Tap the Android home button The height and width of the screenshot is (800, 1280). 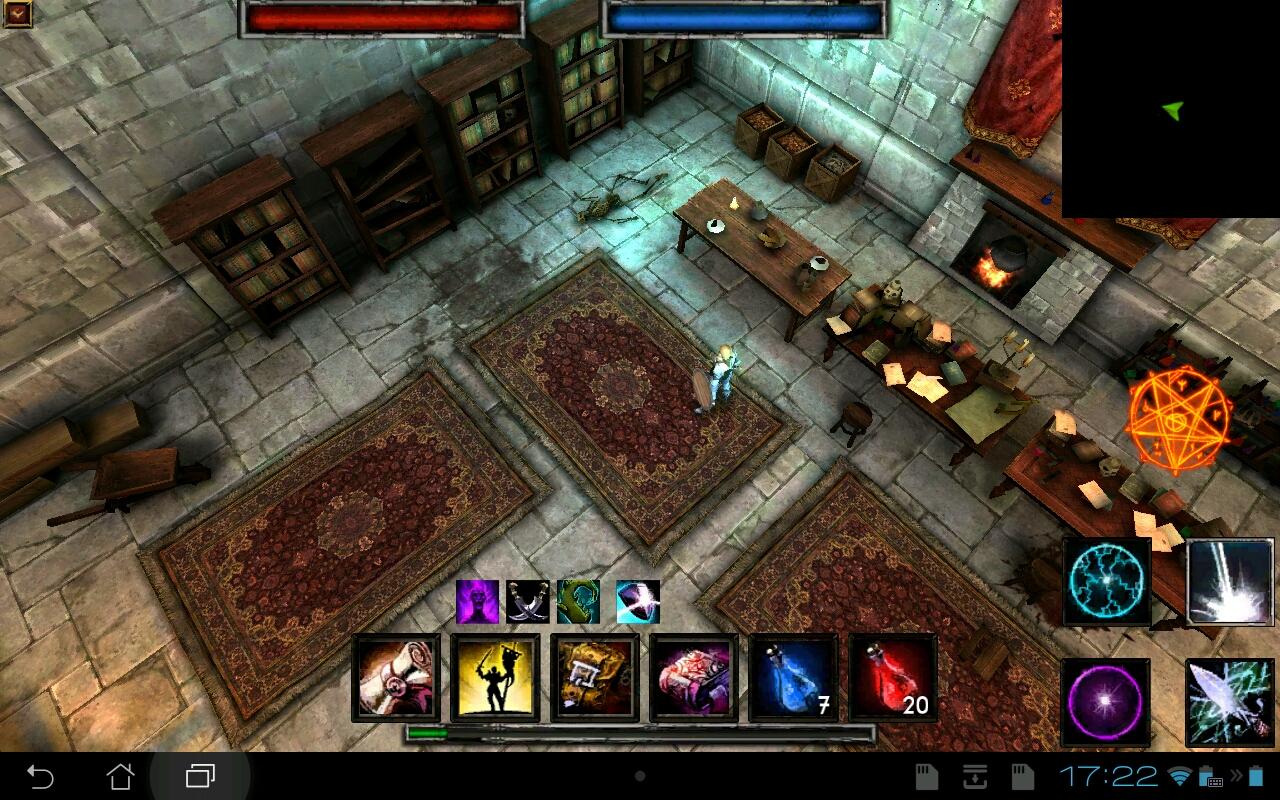120,776
